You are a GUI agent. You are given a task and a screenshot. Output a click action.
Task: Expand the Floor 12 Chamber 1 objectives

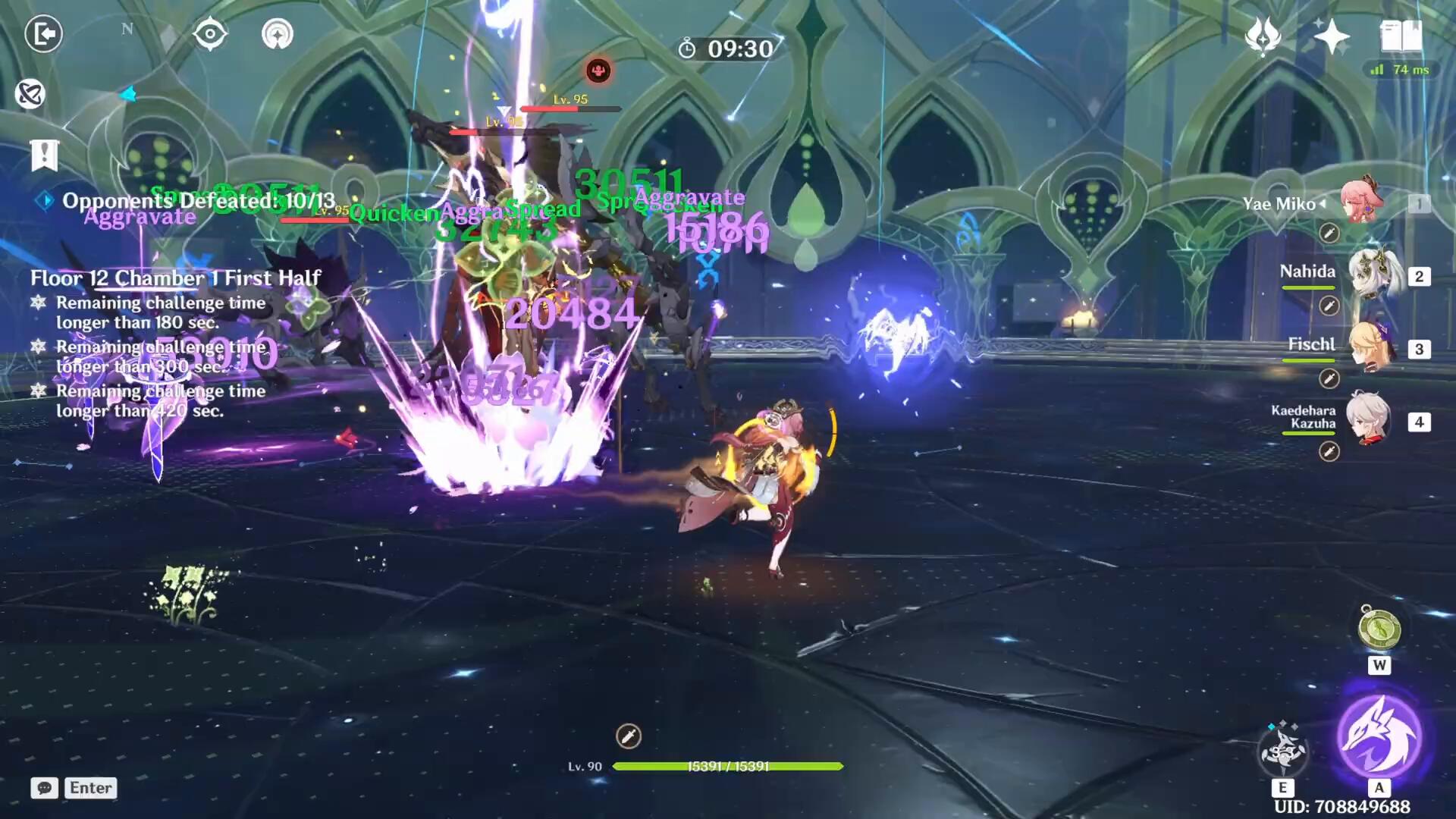click(175, 278)
